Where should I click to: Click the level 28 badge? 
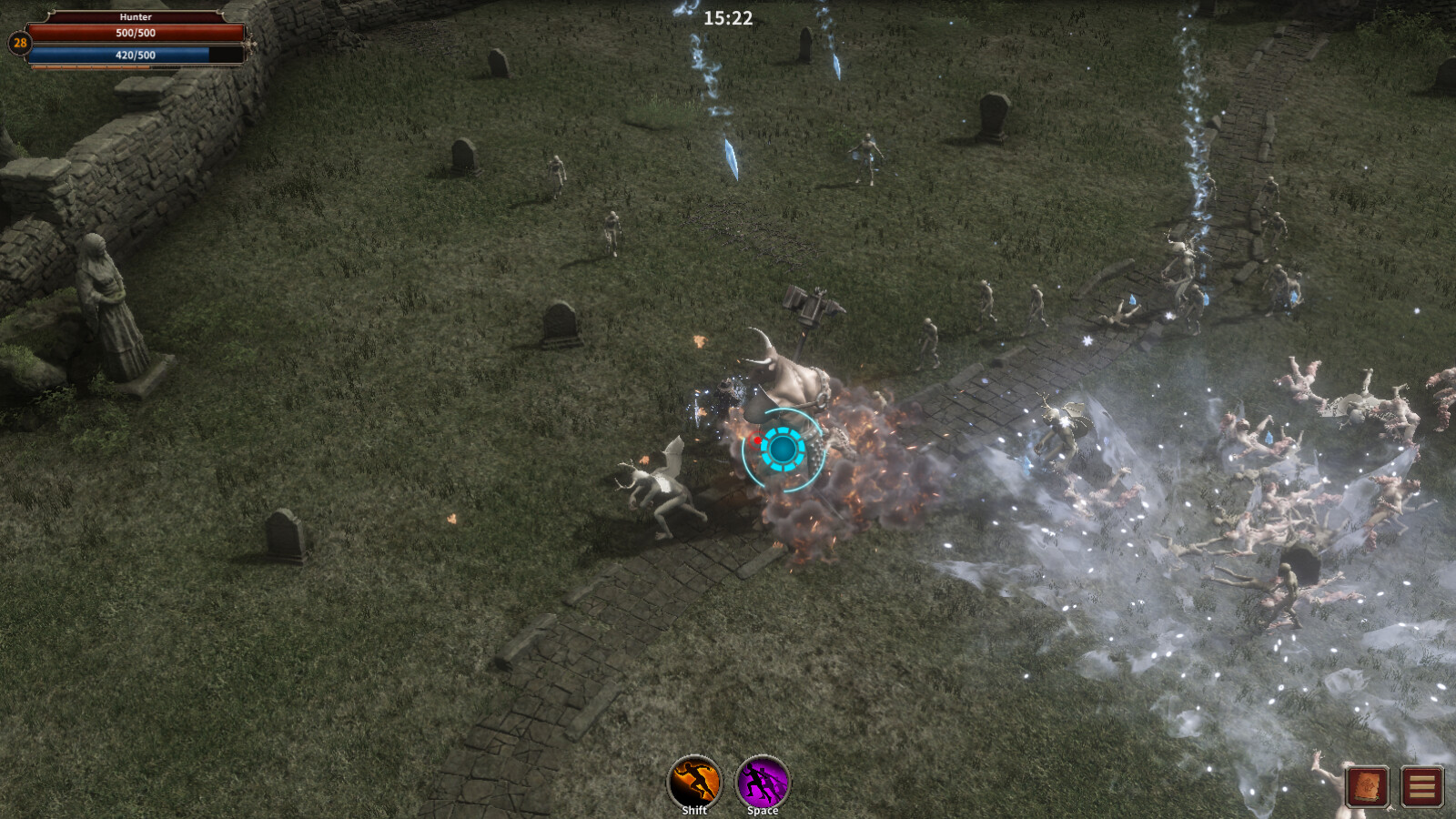19,42
